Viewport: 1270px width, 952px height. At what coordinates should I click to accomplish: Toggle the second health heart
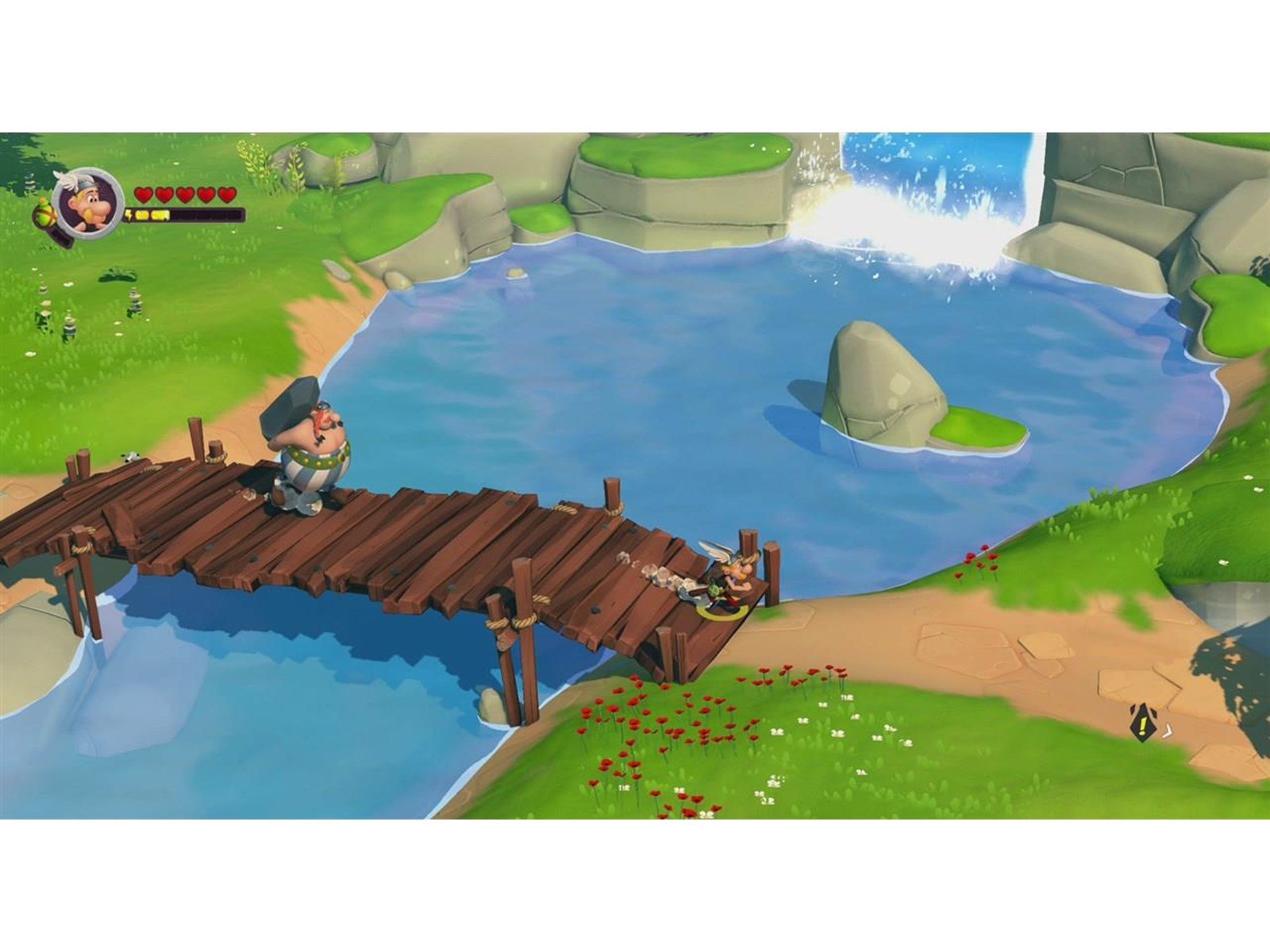pyautogui.click(x=164, y=194)
